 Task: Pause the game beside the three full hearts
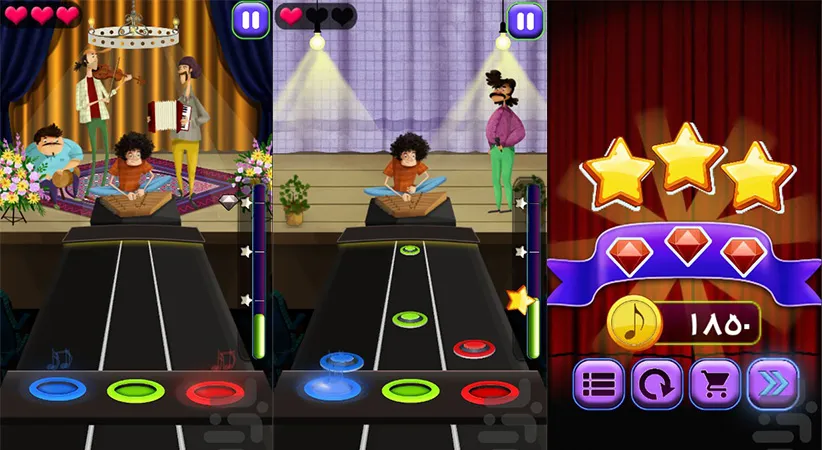click(x=250, y=19)
